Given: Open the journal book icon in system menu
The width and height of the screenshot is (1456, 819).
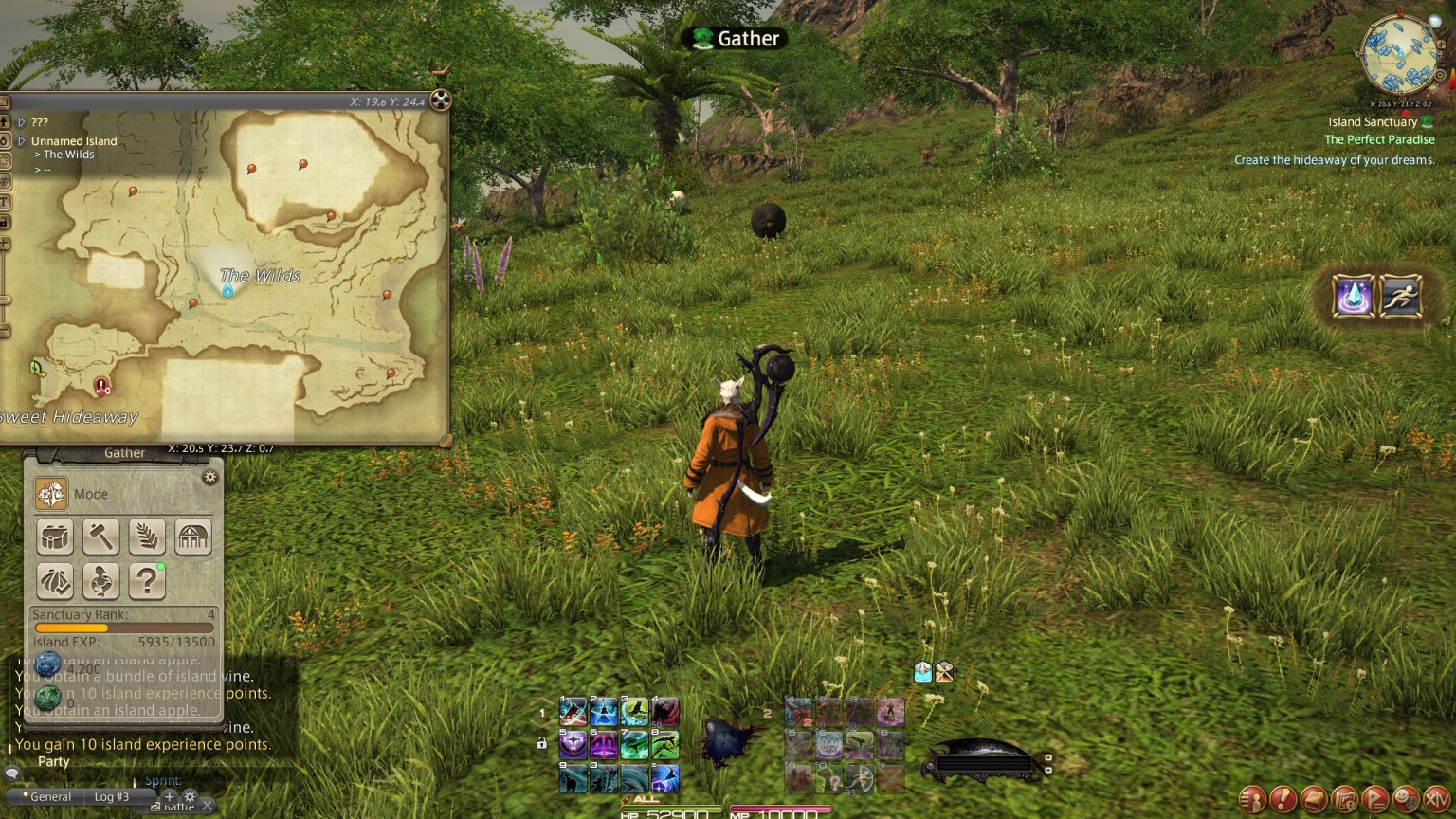Looking at the screenshot, I should [1312, 798].
